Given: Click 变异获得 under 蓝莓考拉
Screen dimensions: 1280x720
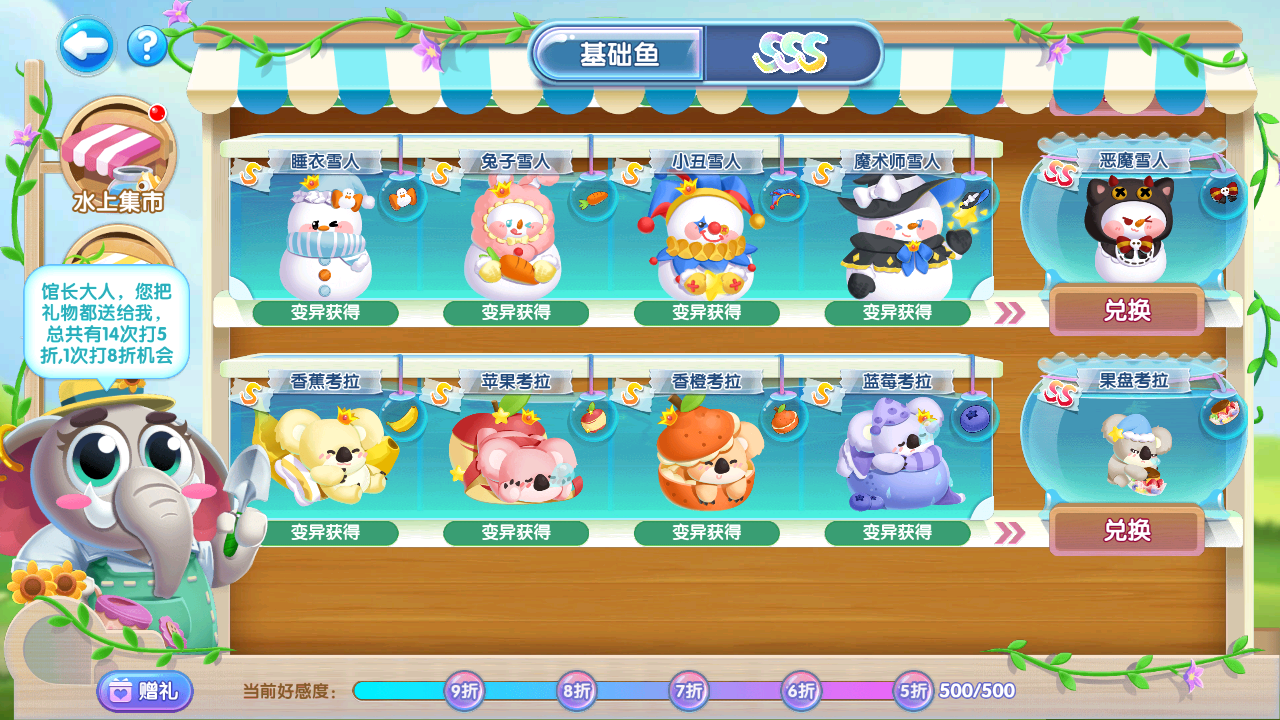Looking at the screenshot, I should pos(897,533).
